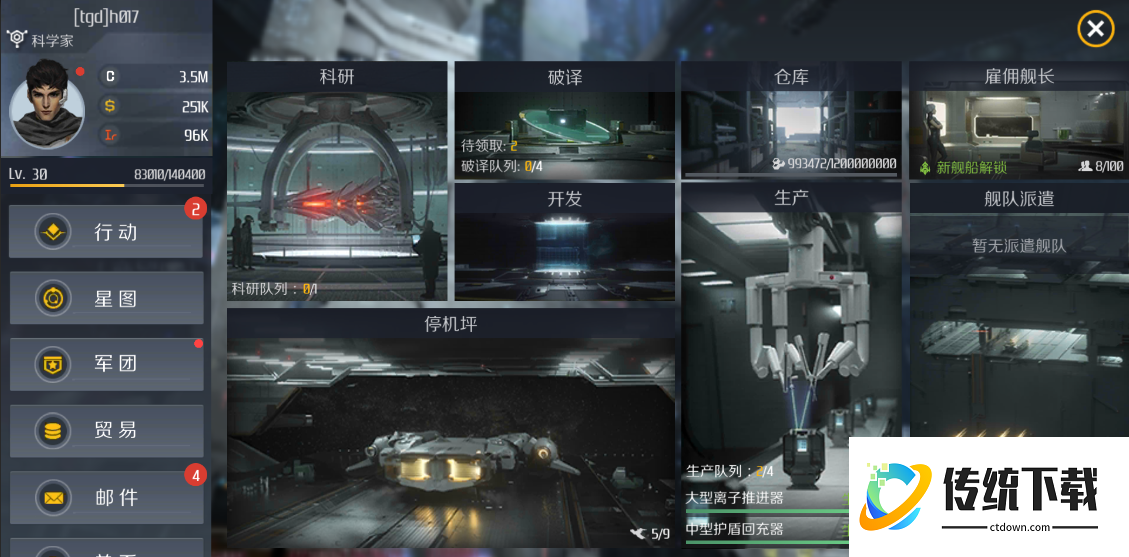The width and height of the screenshot is (1129, 557).
Task: Open the 贸易 trade menu
Action: 107,431
